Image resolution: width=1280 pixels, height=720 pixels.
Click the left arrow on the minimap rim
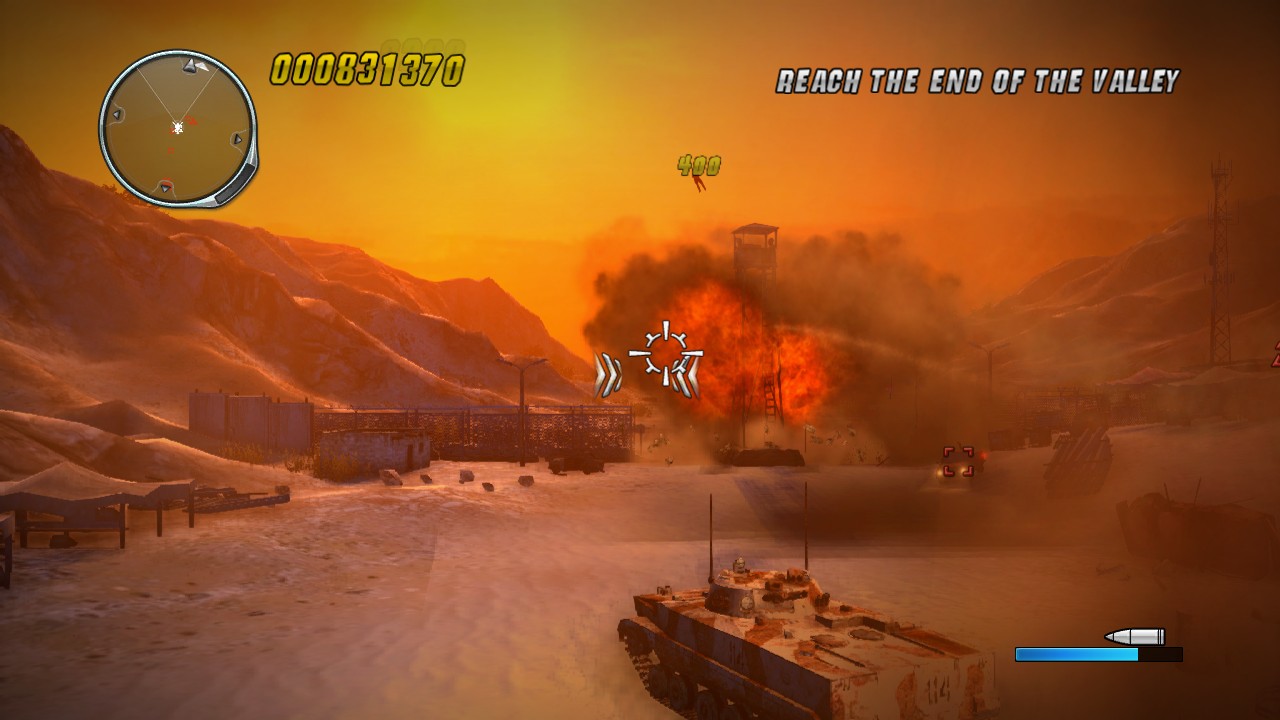(x=117, y=113)
